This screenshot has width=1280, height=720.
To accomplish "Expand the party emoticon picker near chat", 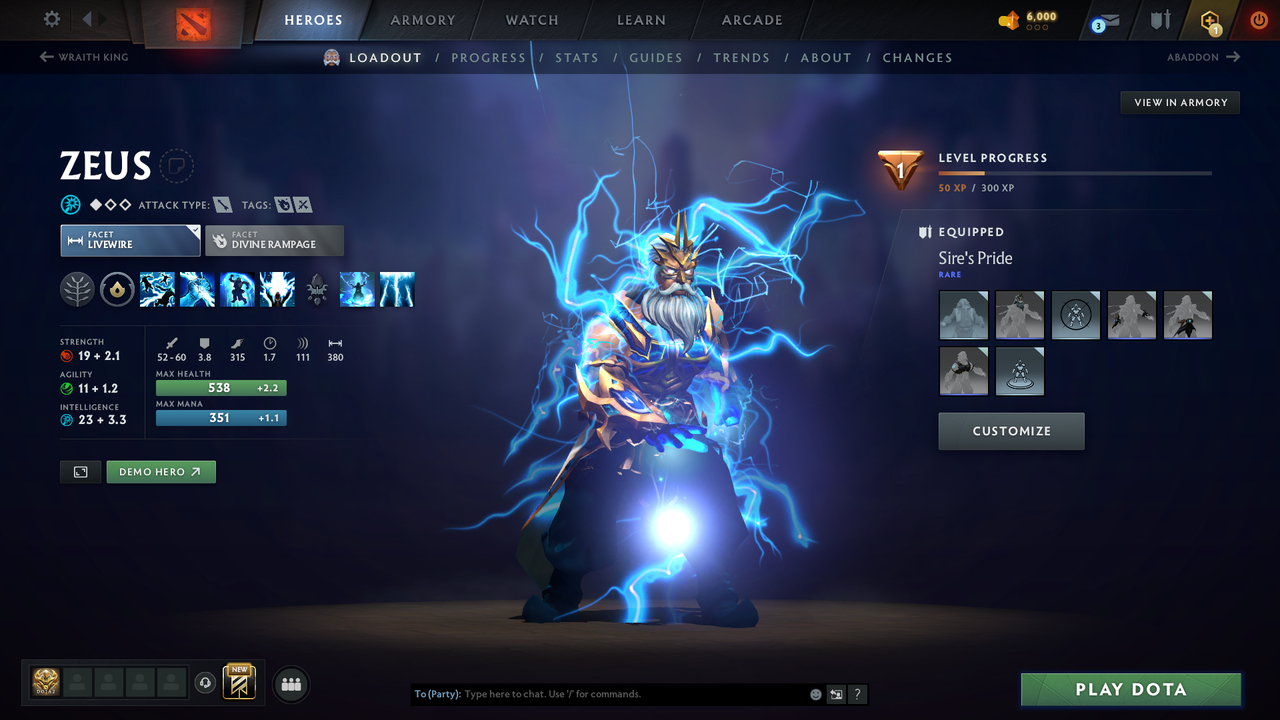I will (x=814, y=693).
